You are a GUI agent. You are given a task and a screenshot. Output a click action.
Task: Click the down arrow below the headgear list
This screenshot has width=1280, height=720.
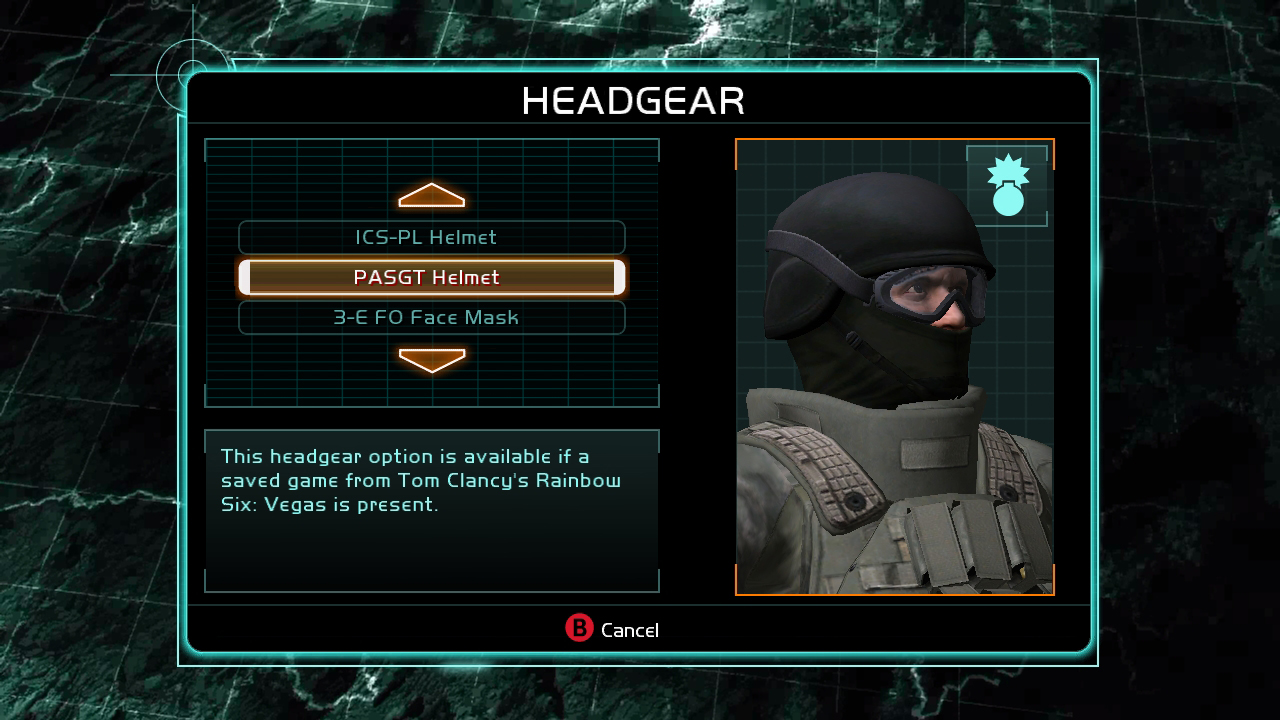tap(432, 360)
